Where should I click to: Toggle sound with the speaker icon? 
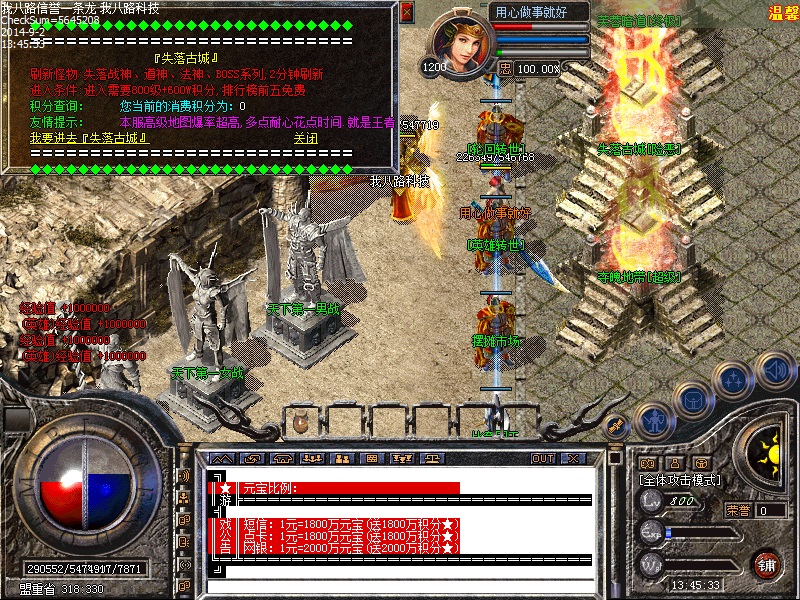pyautogui.click(x=775, y=371)
